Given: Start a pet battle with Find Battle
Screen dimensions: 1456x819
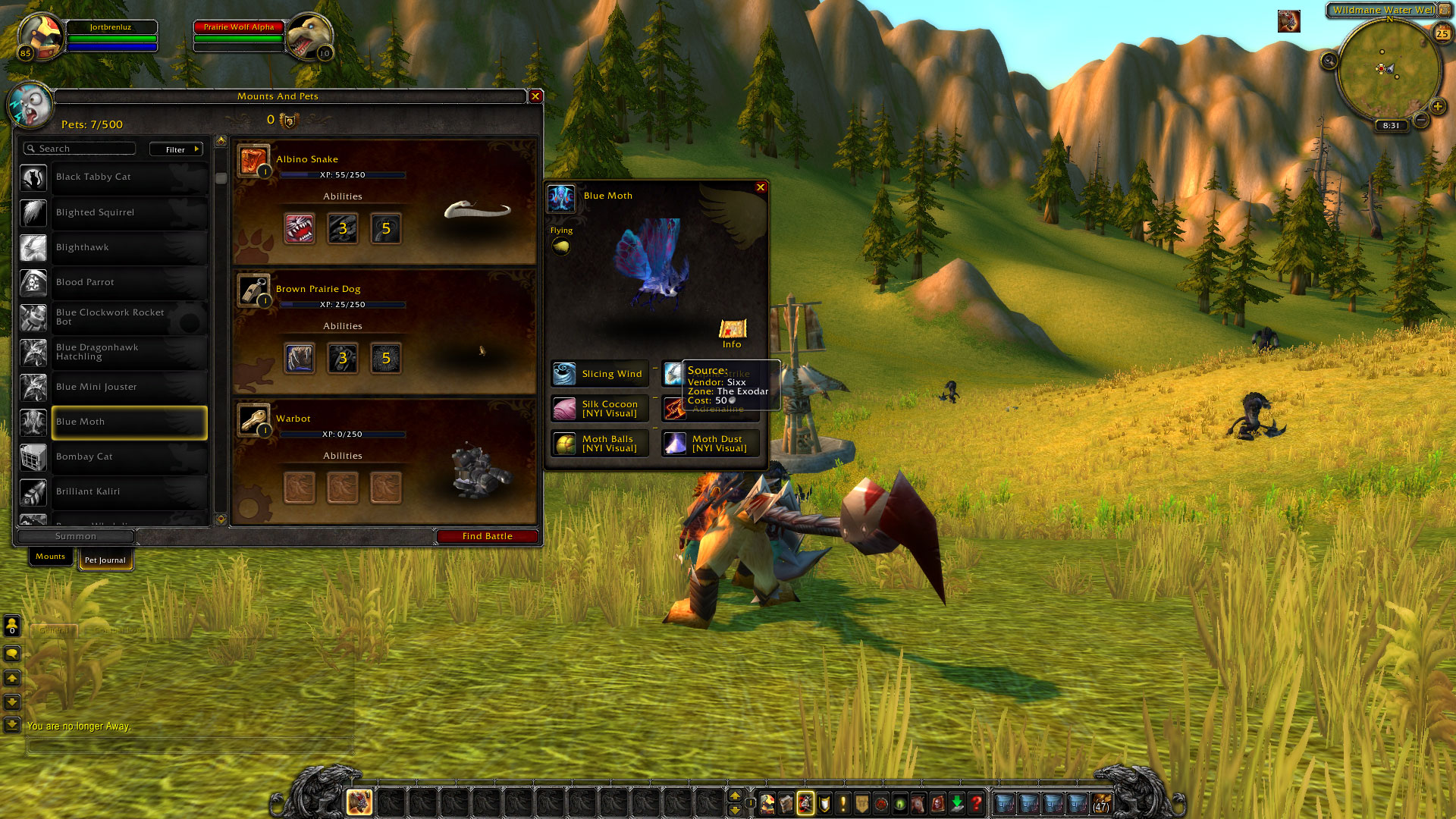Looking at the screenshot, I should tap(488, 536).
